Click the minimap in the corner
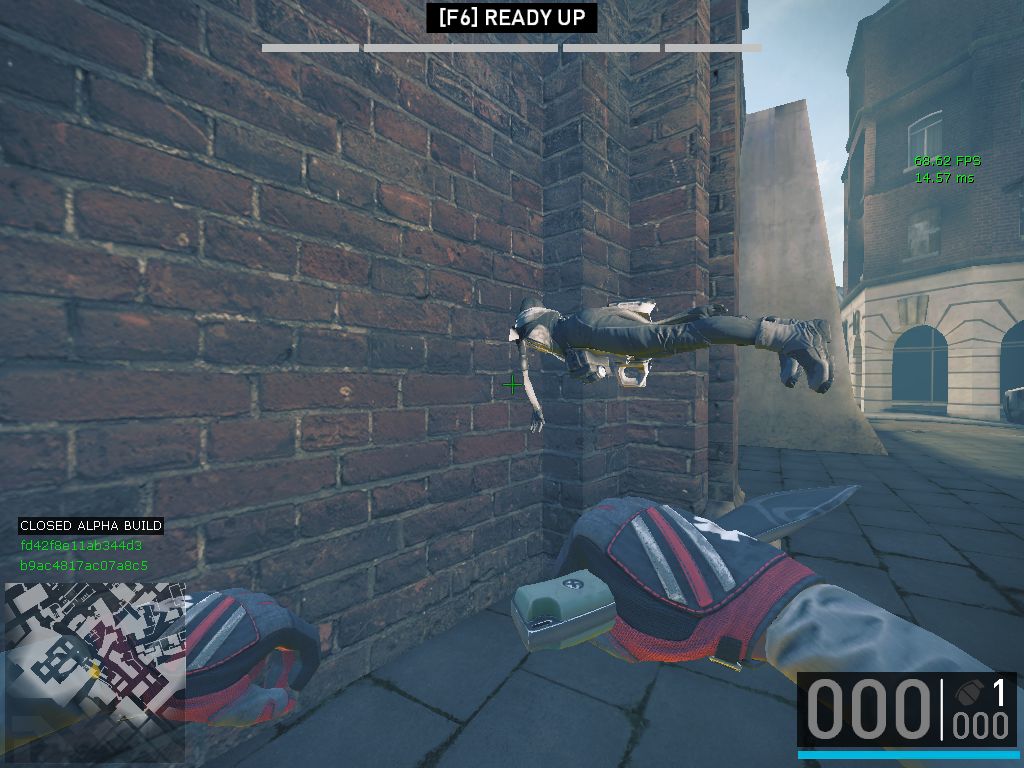The height and width of the screenshot is (768, 1024). click(x=93, y=672)
